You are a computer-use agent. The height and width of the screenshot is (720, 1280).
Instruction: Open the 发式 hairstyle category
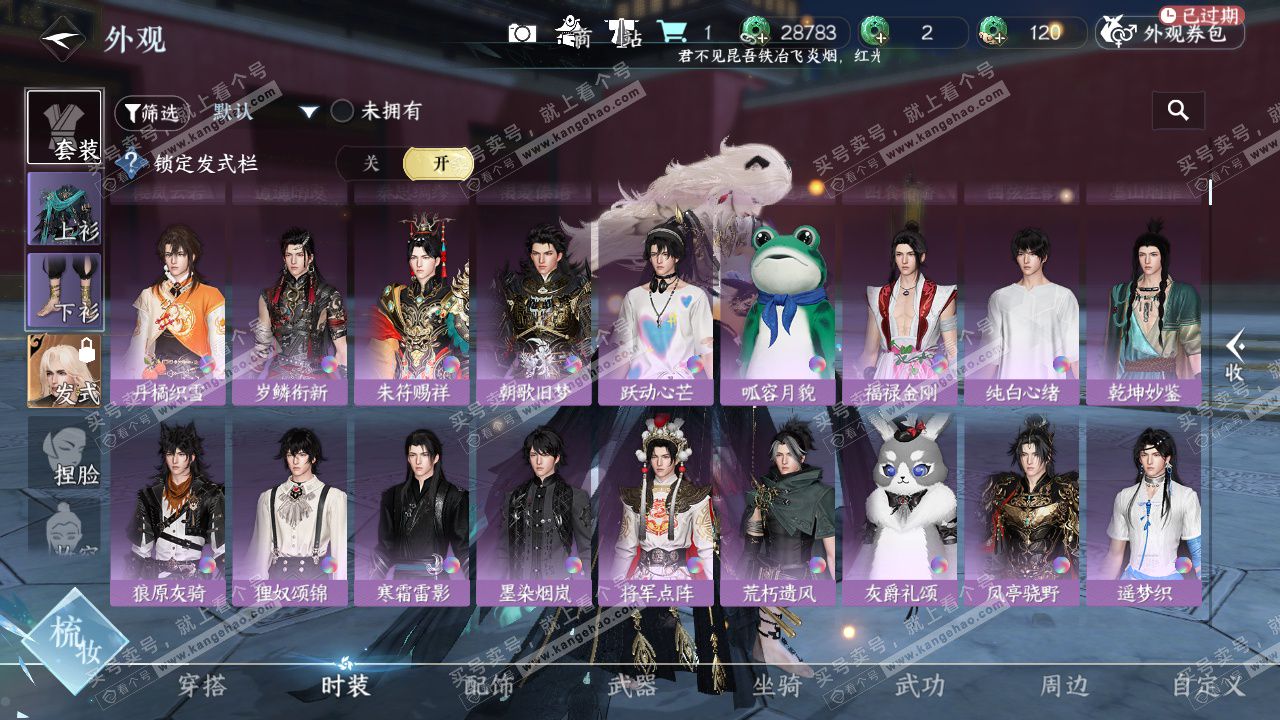tap(64, 371)
